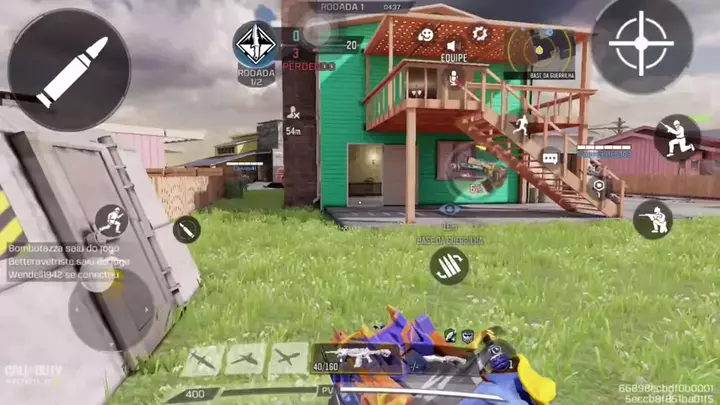Tap the prone soldier stance button
Viewport: 720px width, 405px height.
[x=653, y=219]
